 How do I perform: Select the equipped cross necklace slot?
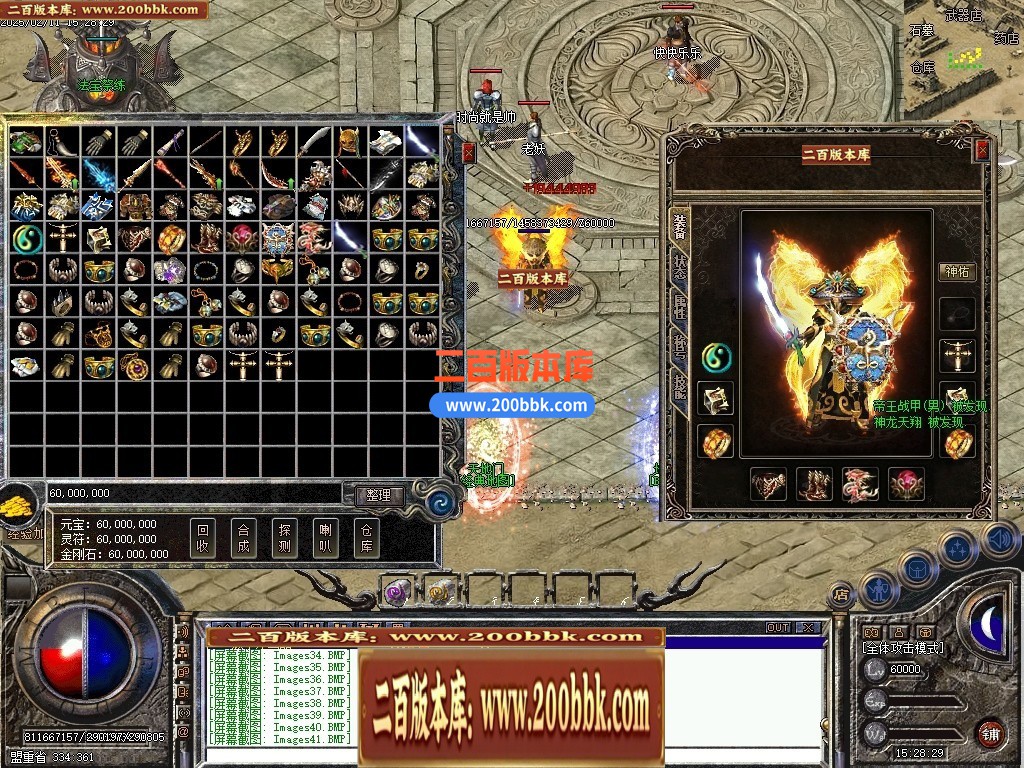pos(957,355)
